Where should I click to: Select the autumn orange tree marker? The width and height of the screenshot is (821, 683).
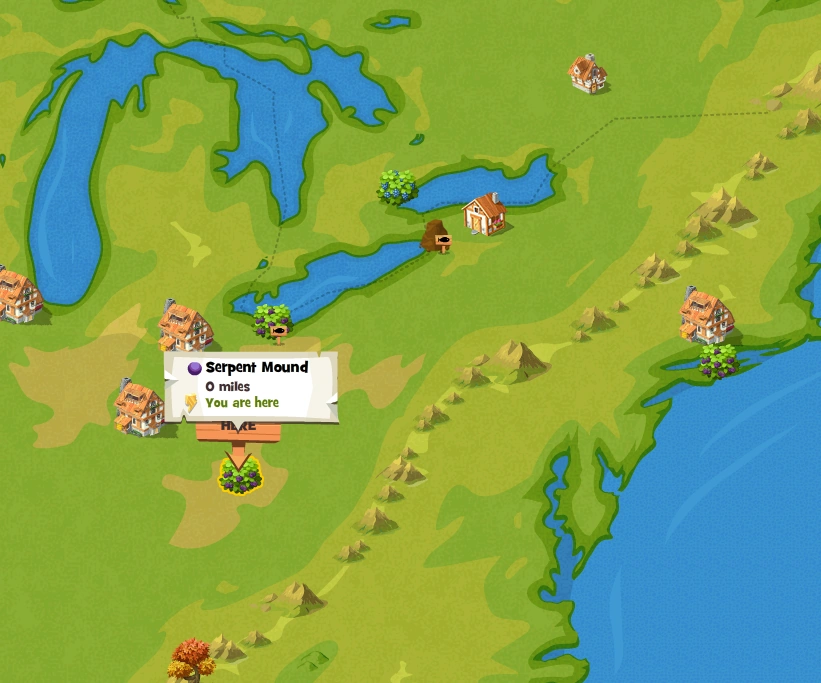coord(192,658)
